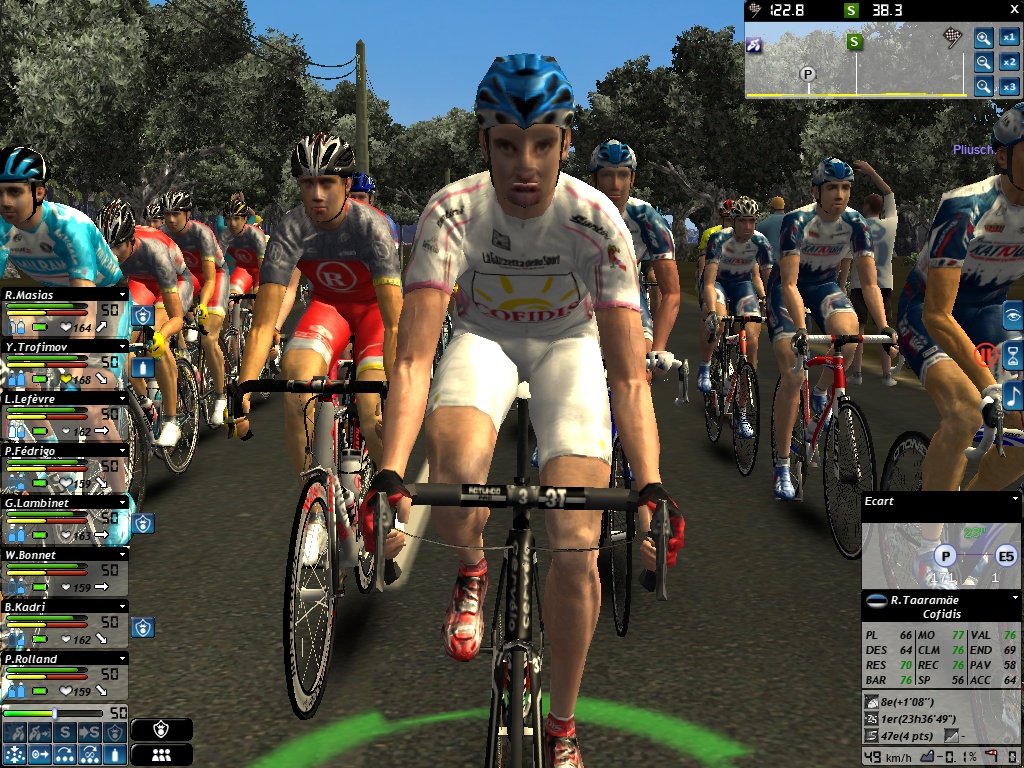Open the team group button with three riders
Image resolution: width=1024 pixels, height=768 pixels.
tap(161, 755)
